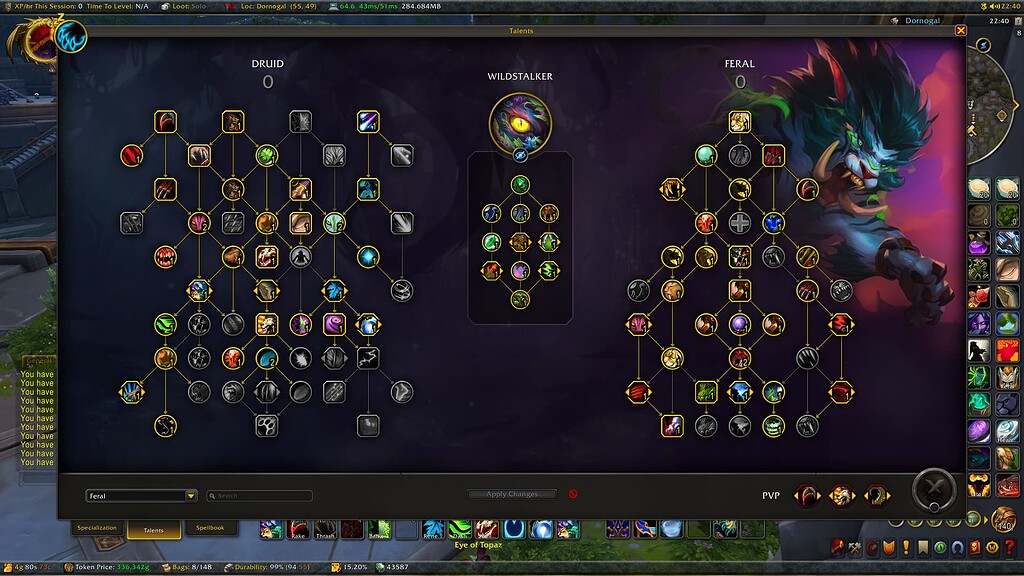
Task: Activate the Thrash ability on the action bar
Action: tap(325, 529)
